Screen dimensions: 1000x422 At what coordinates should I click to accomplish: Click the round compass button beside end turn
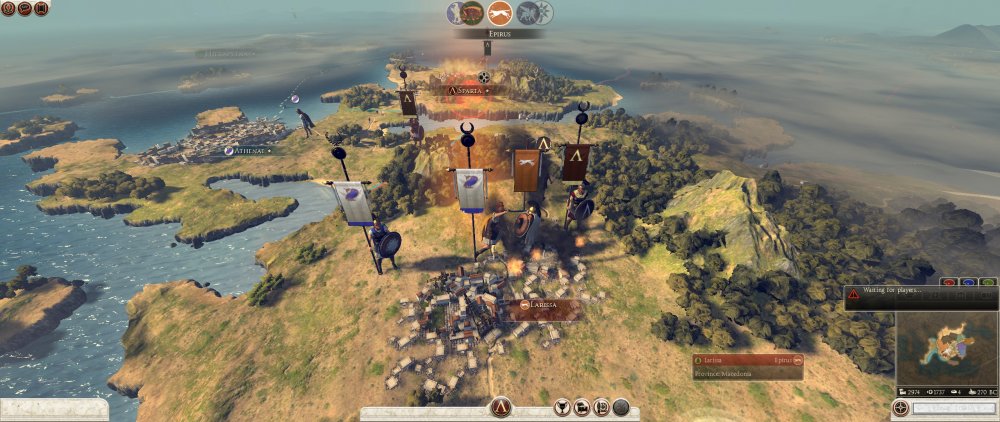[901, 409]
